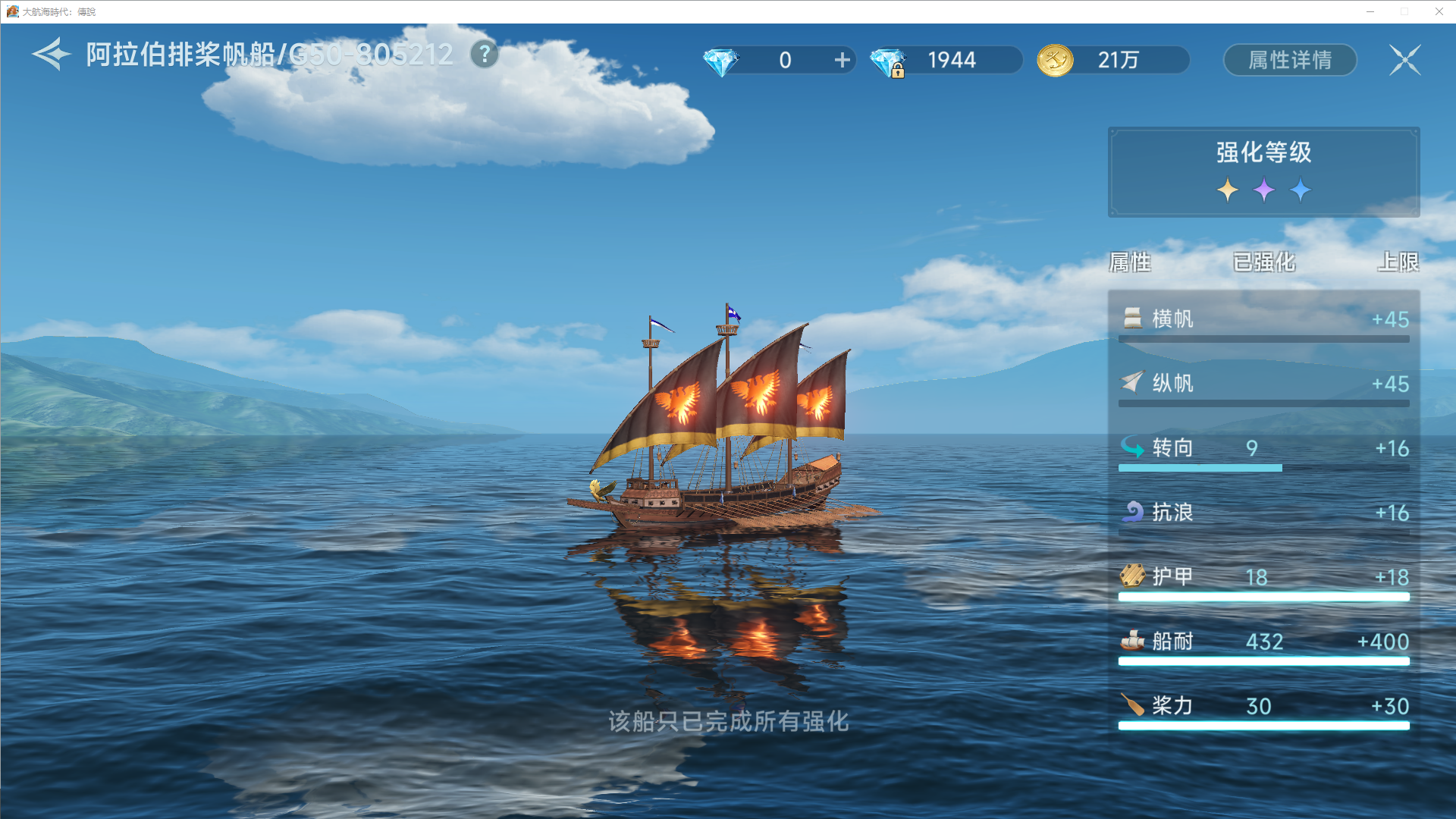The image size is (1456, 819).
Task: Click the back arrow to leave ship view
Action: coord(48,54)
